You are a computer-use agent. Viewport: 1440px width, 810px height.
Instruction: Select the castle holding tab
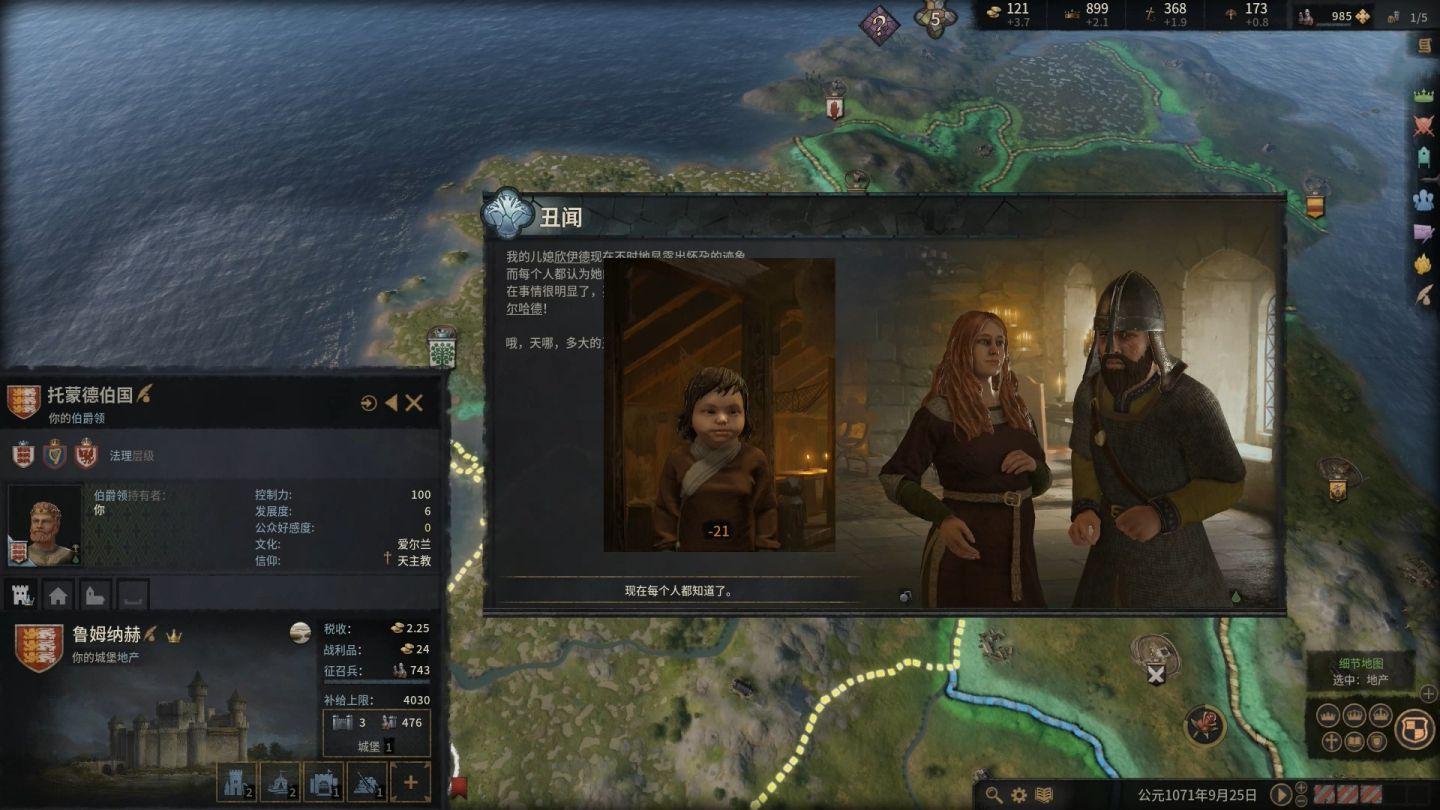pyautogui.click(x=23, y=595)
